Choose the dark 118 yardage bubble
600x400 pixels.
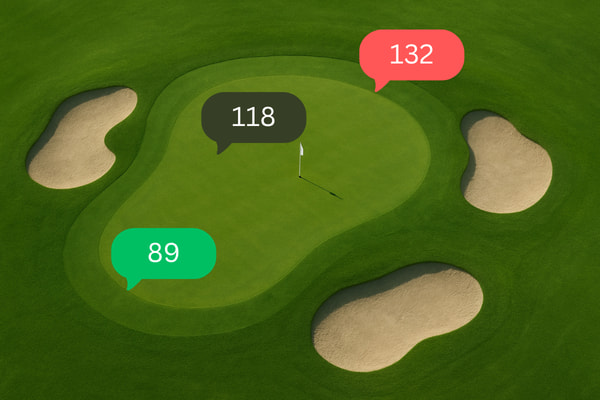tap(253, 117)
